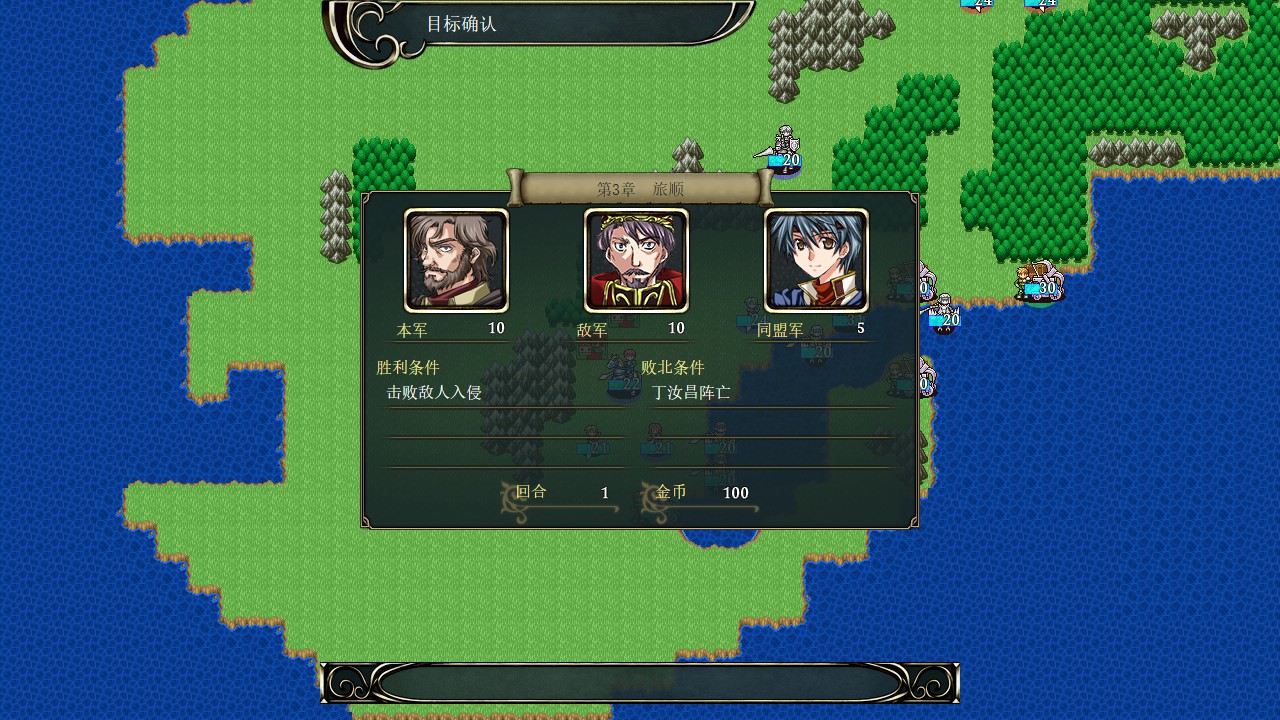Select the 金币 value showing 100

pyautogui.click(x=736, y=492)
